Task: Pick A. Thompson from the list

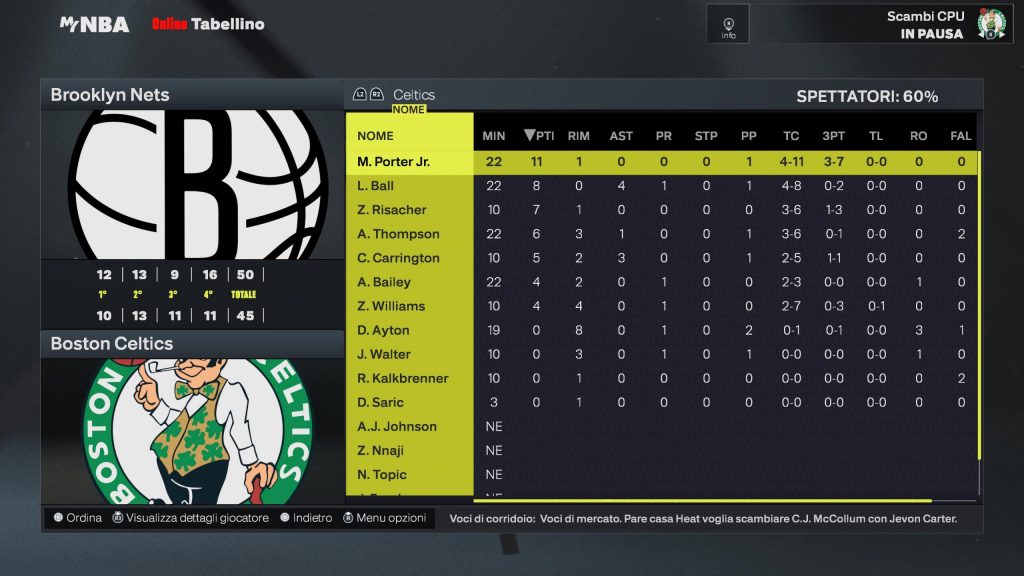Action: click(398, 234)
